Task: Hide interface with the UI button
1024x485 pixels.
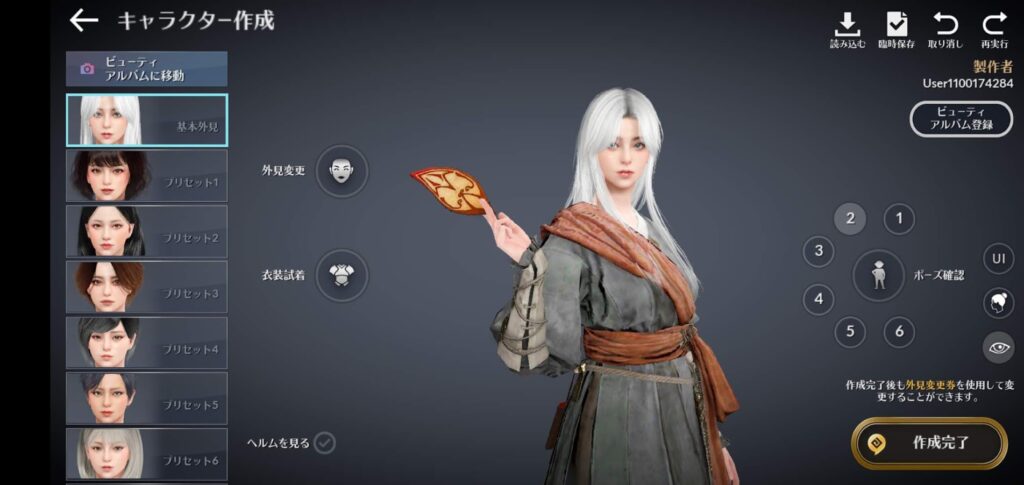Action: pyautogui.click(x=998, y=259)
